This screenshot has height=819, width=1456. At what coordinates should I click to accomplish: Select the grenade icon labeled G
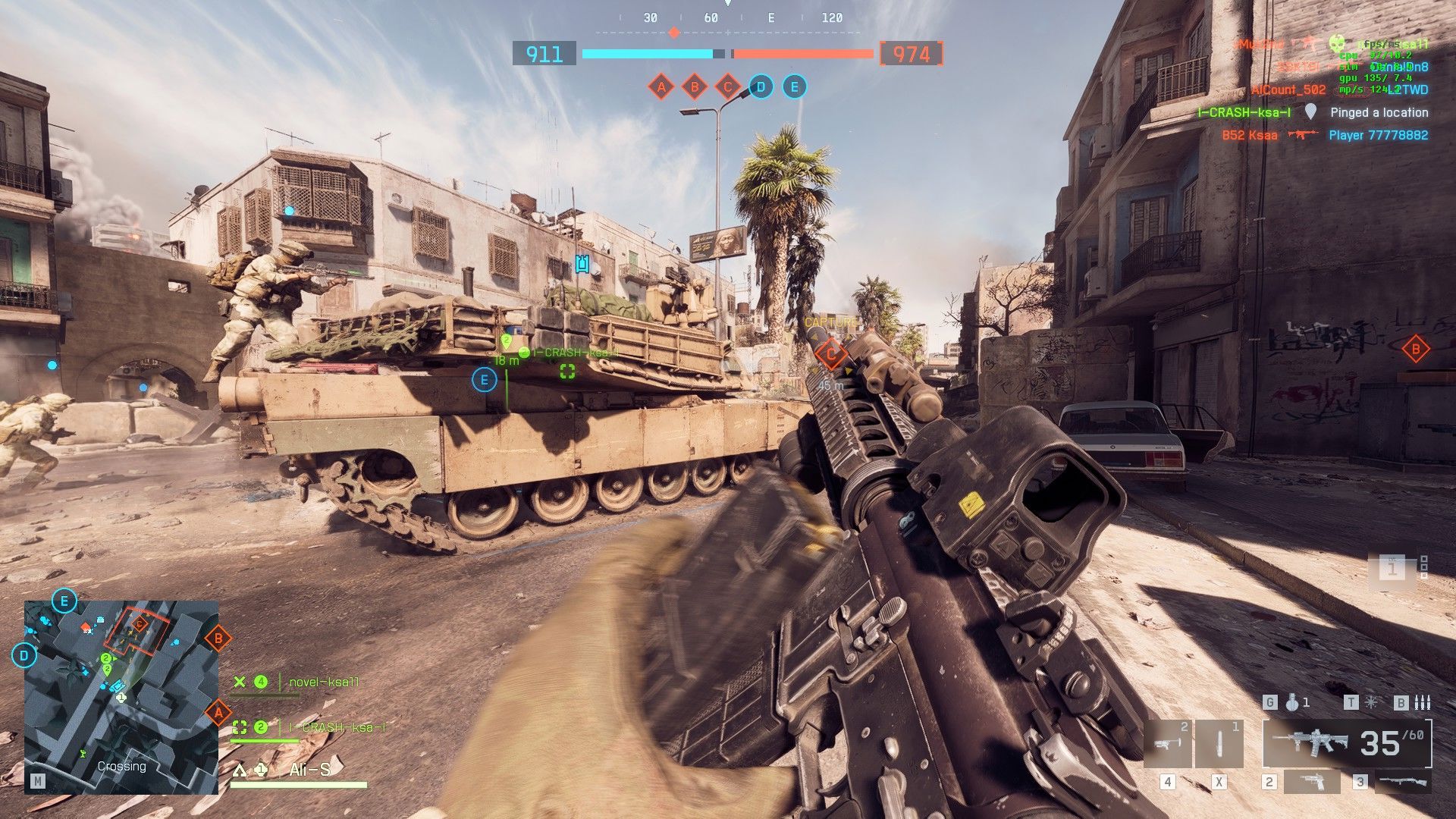[1291, 703]
